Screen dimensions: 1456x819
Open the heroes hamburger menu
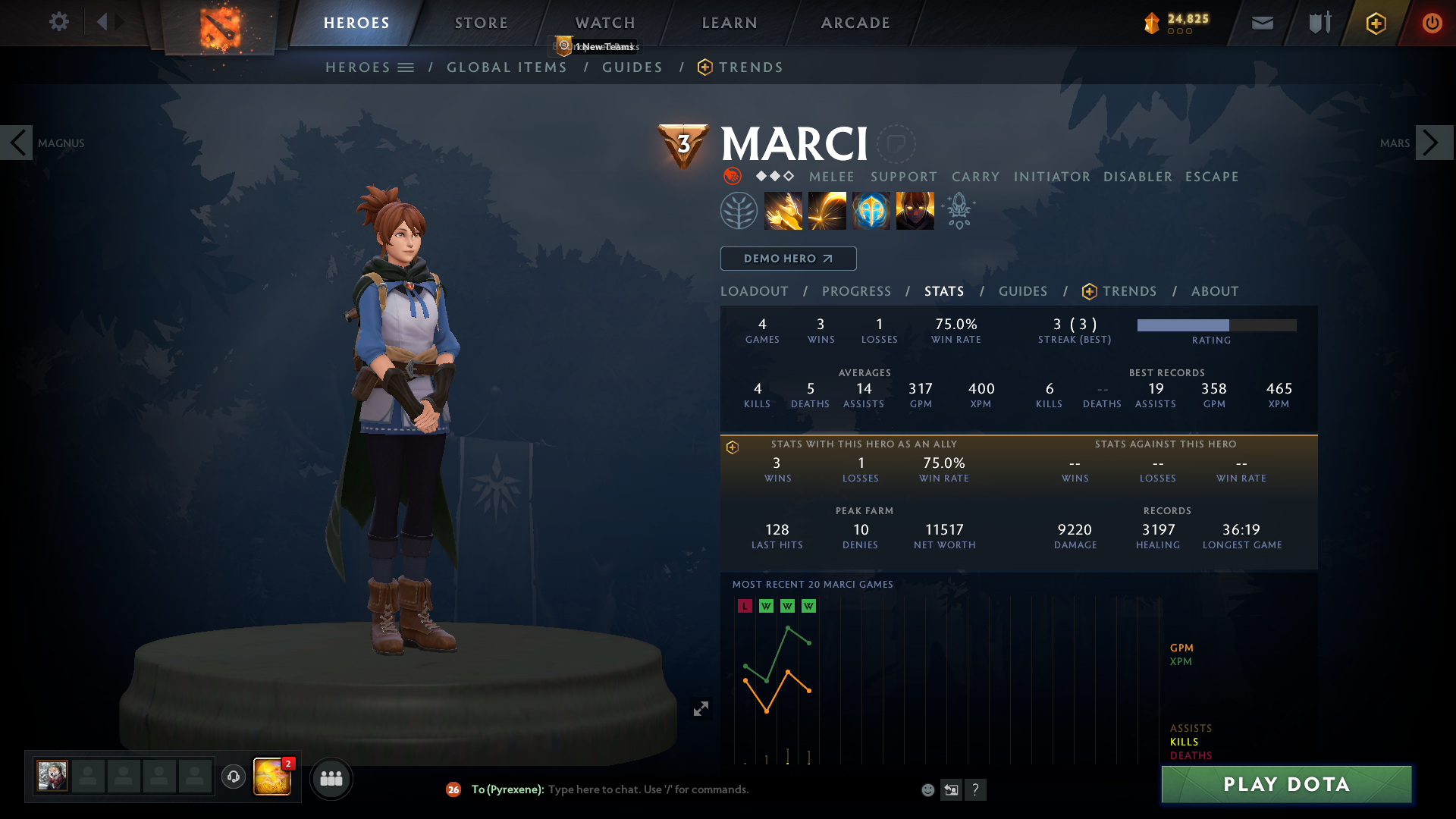(406, 67)
